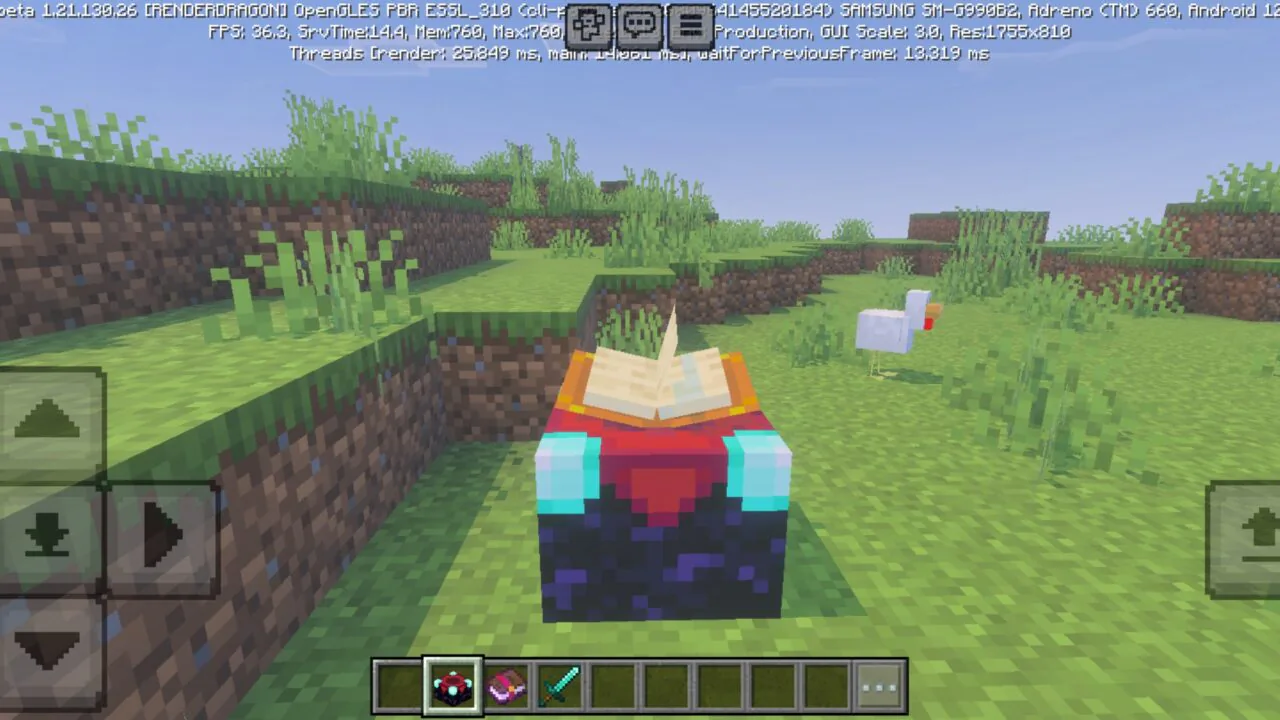Image resolution: width=1280 pixels, height=720 pixels.
Task: Select the enchanting table item in hotbar
Action: coord(452,684)
